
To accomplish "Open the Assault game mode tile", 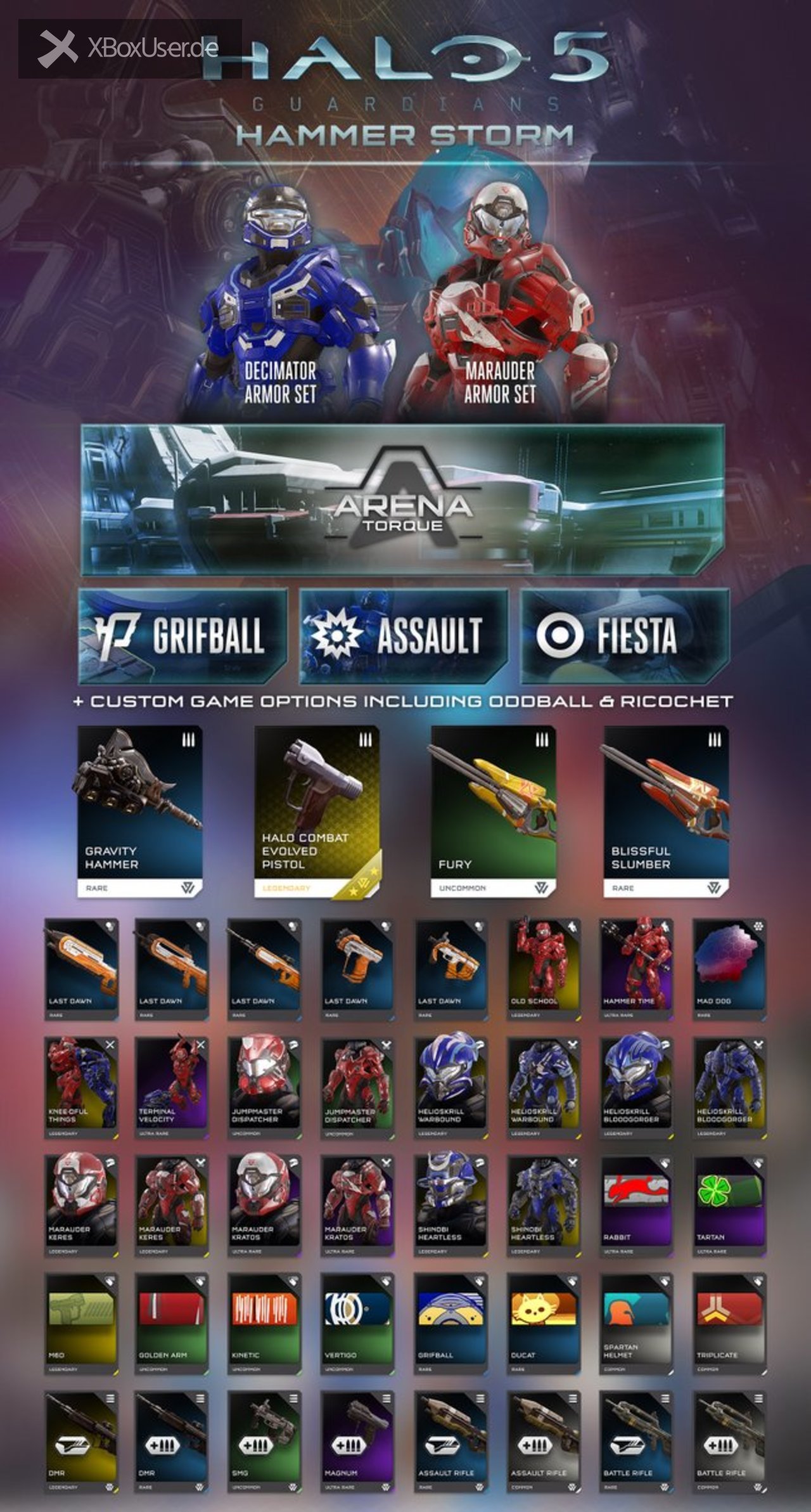I will [404, 635].
